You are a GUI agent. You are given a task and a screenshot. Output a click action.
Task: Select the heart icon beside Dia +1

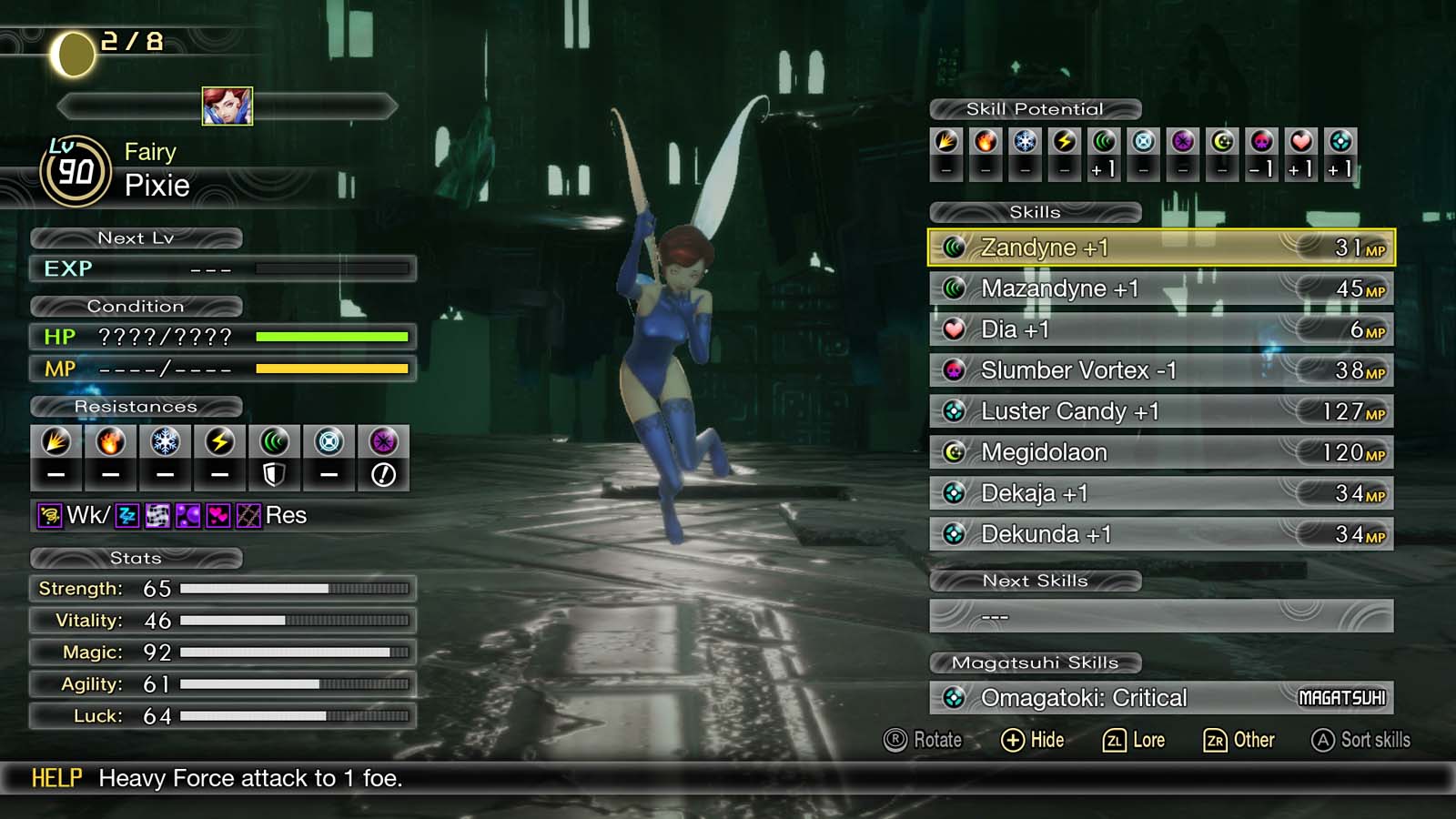coord(954,329)
